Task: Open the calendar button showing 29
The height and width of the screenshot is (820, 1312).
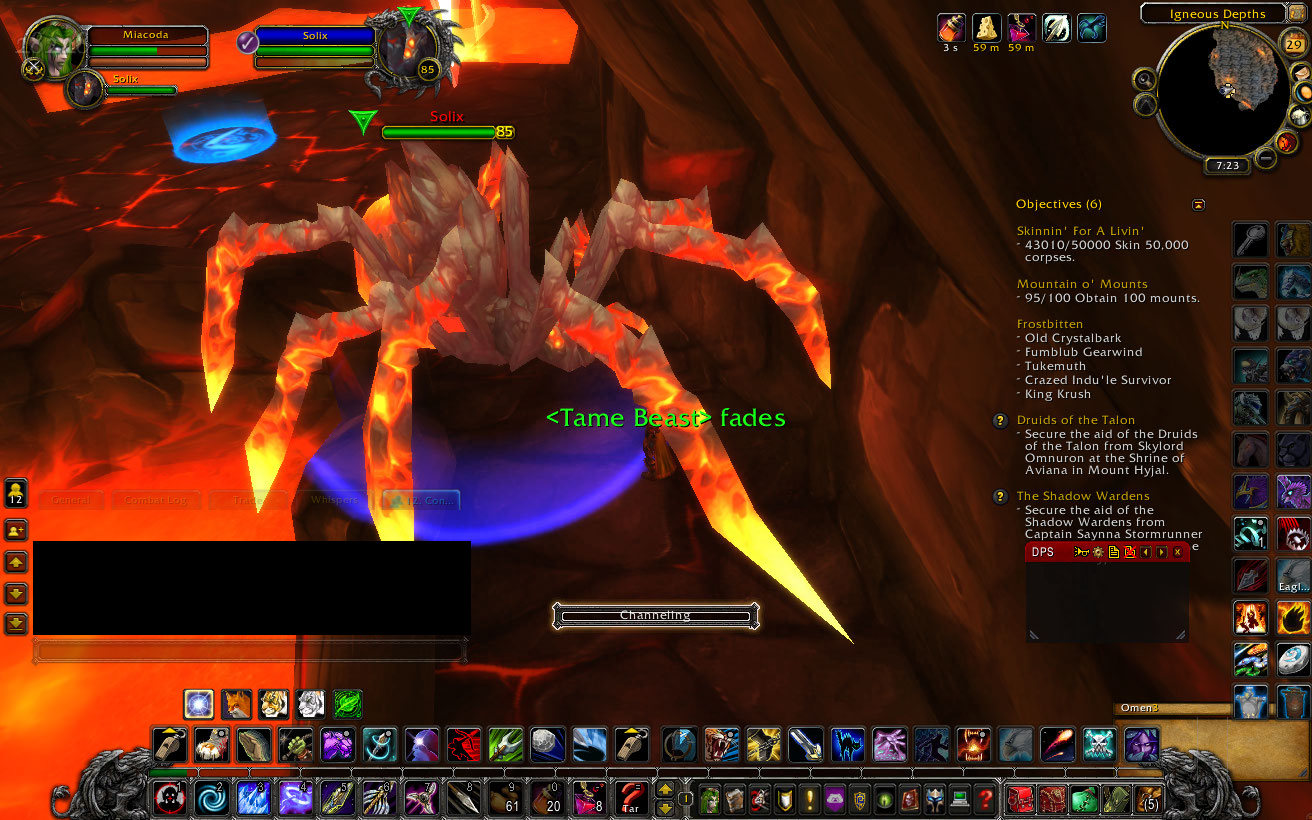Action: click(1293, 42)
